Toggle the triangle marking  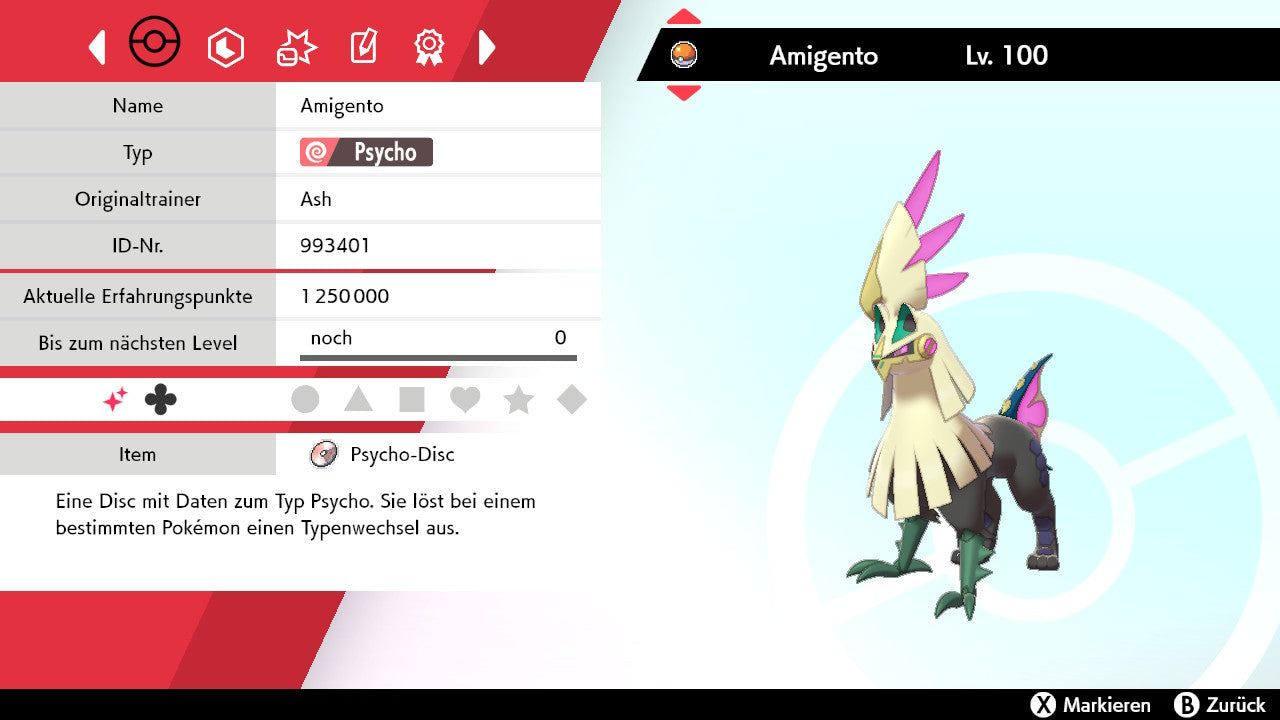click(358, 400)
